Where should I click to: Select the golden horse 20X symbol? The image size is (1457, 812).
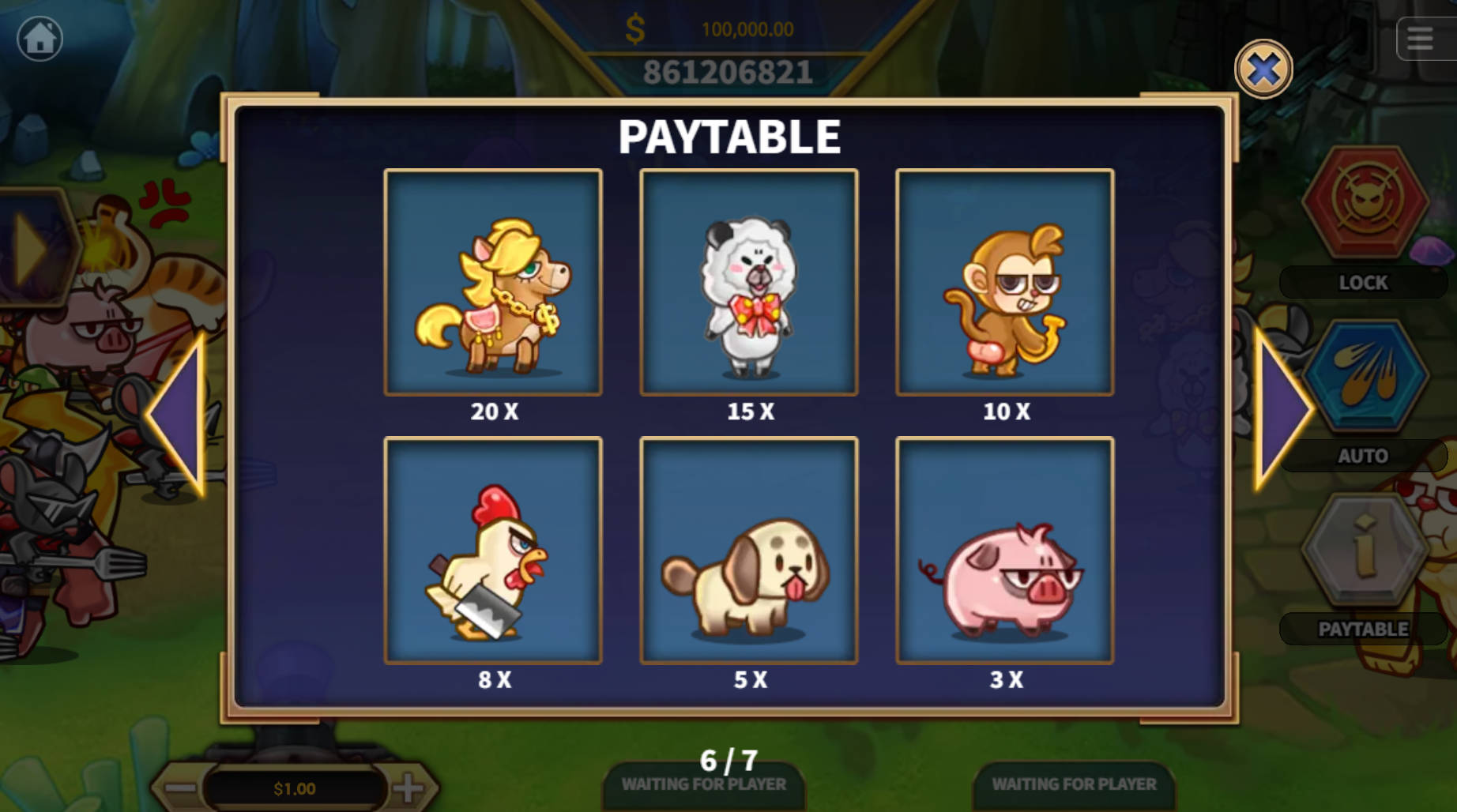tap(493, 282)
